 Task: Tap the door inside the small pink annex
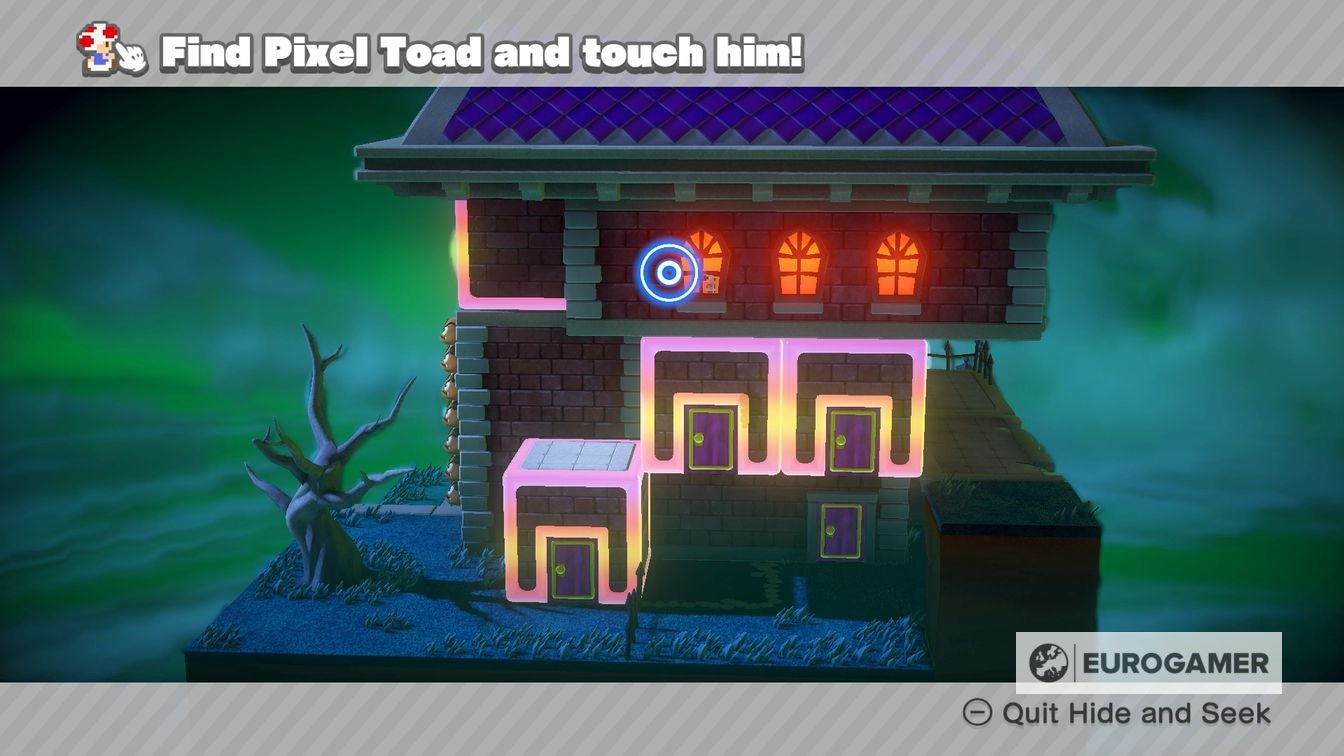568,566
